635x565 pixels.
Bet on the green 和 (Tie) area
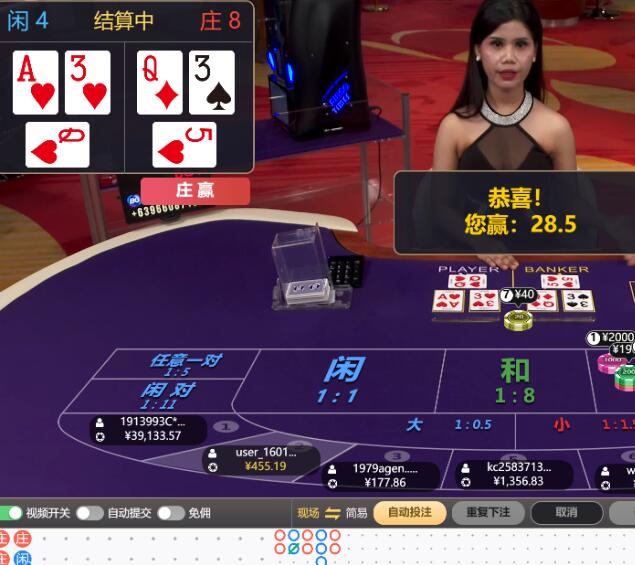(x=514, y=380)
